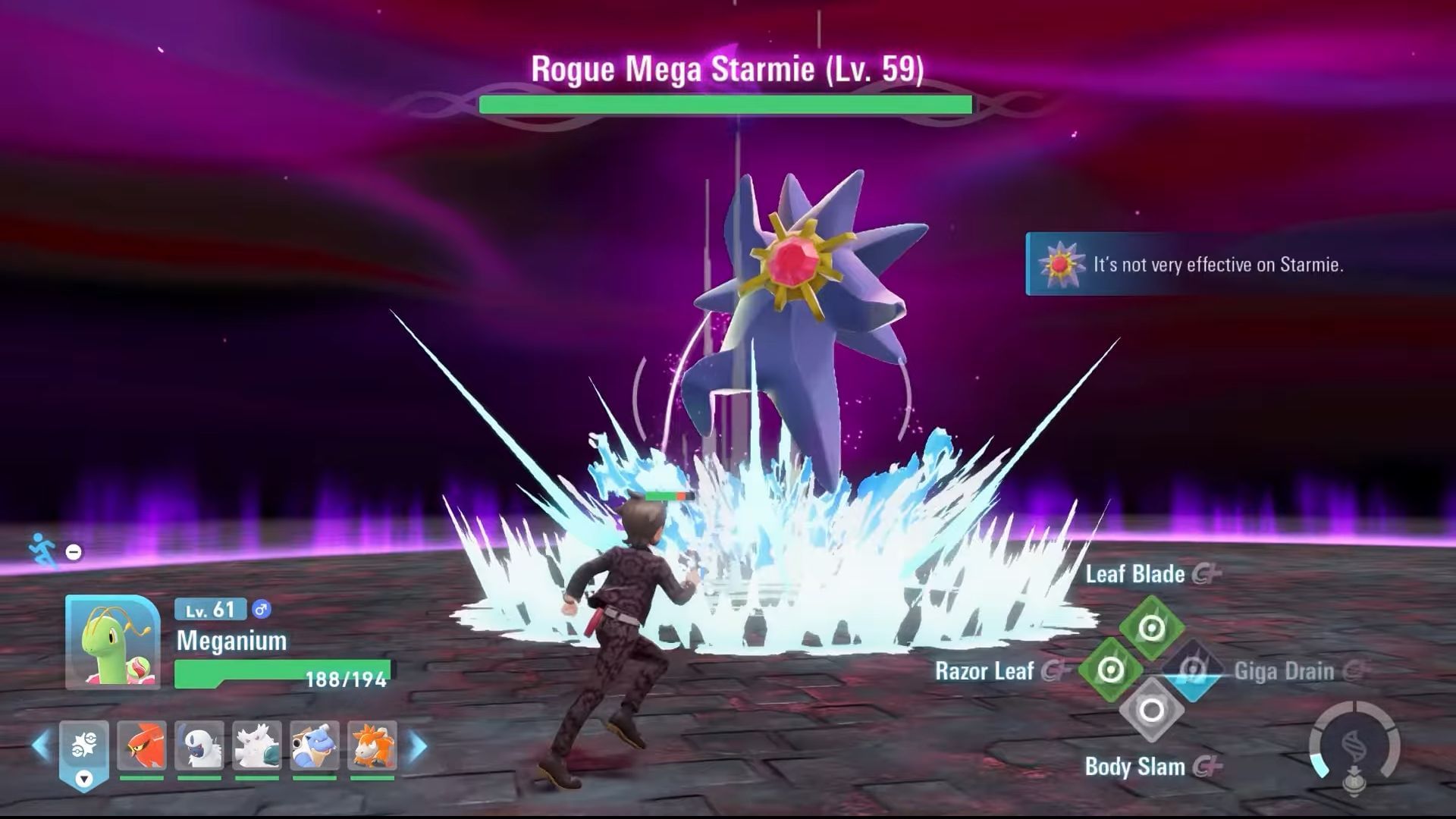This screenshot has width=1456, height=819.
Task: Cycle party right with the arrow
Action: [418, 746]
